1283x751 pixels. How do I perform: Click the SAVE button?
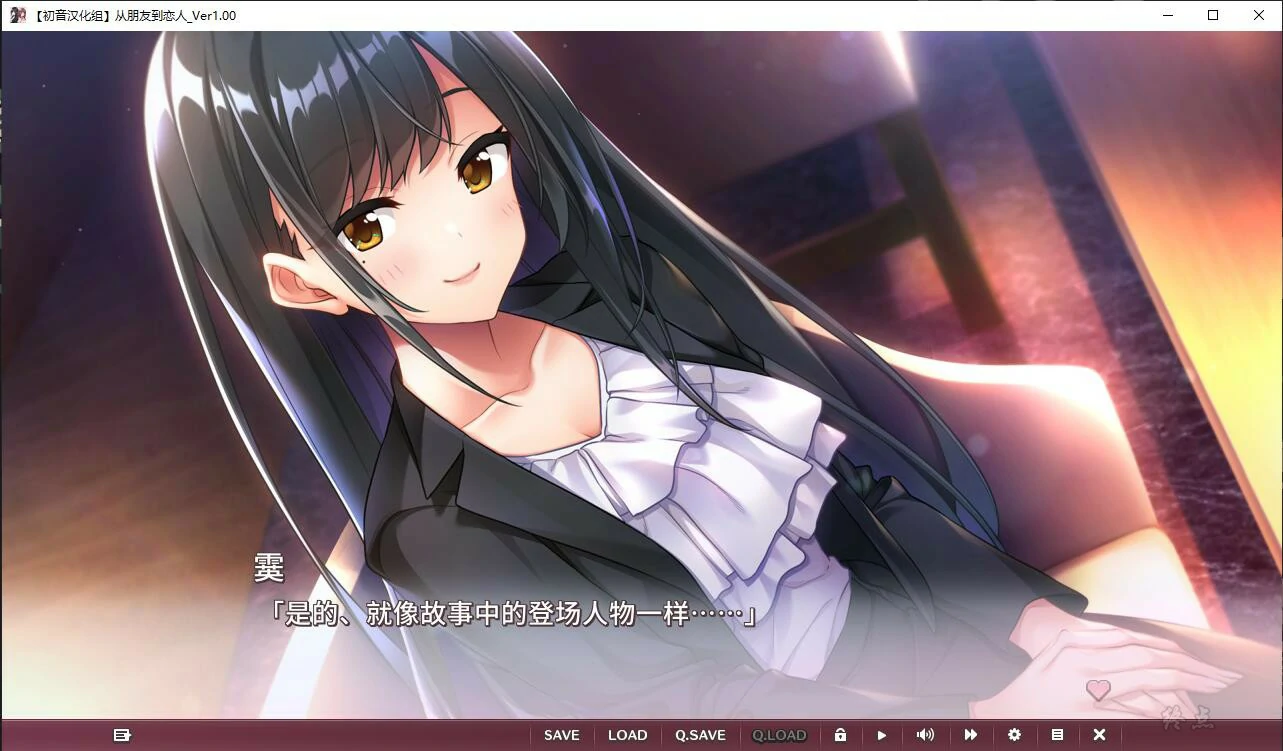tap(561, 735)
